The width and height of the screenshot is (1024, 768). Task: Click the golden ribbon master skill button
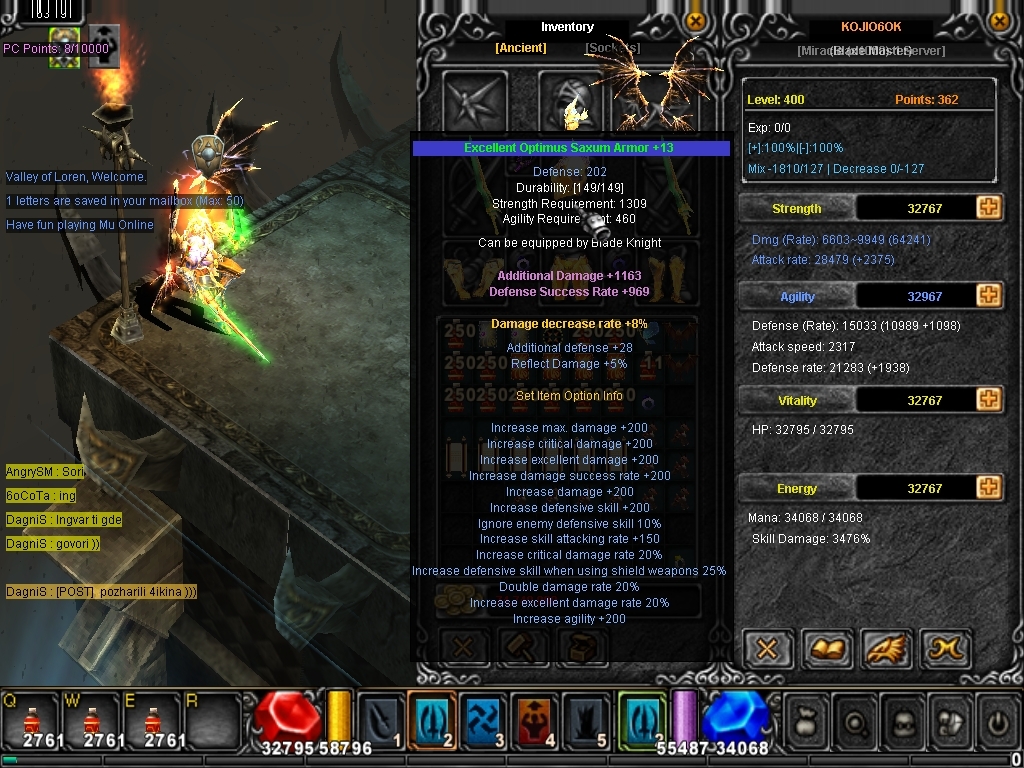[944, 649]
